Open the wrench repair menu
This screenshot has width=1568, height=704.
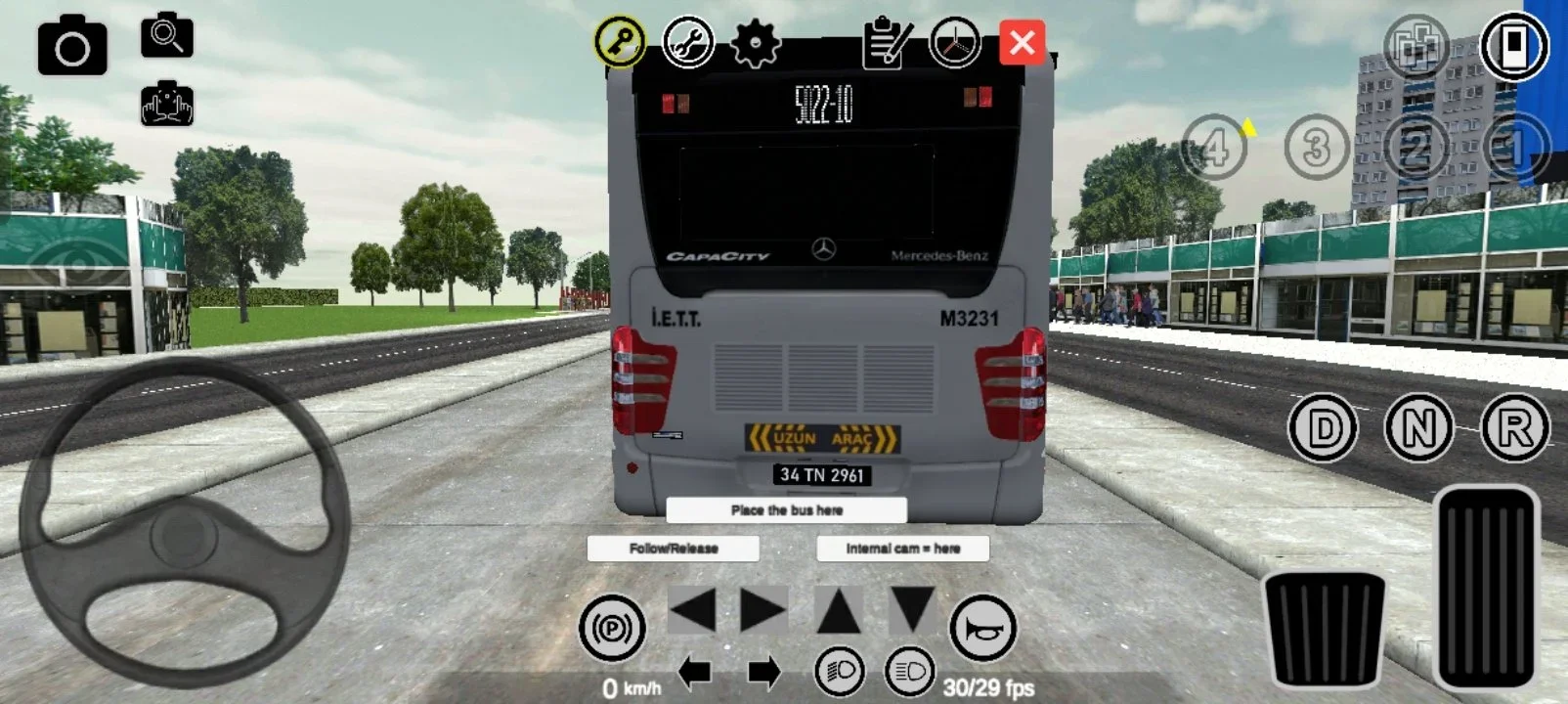coord(688,43)
